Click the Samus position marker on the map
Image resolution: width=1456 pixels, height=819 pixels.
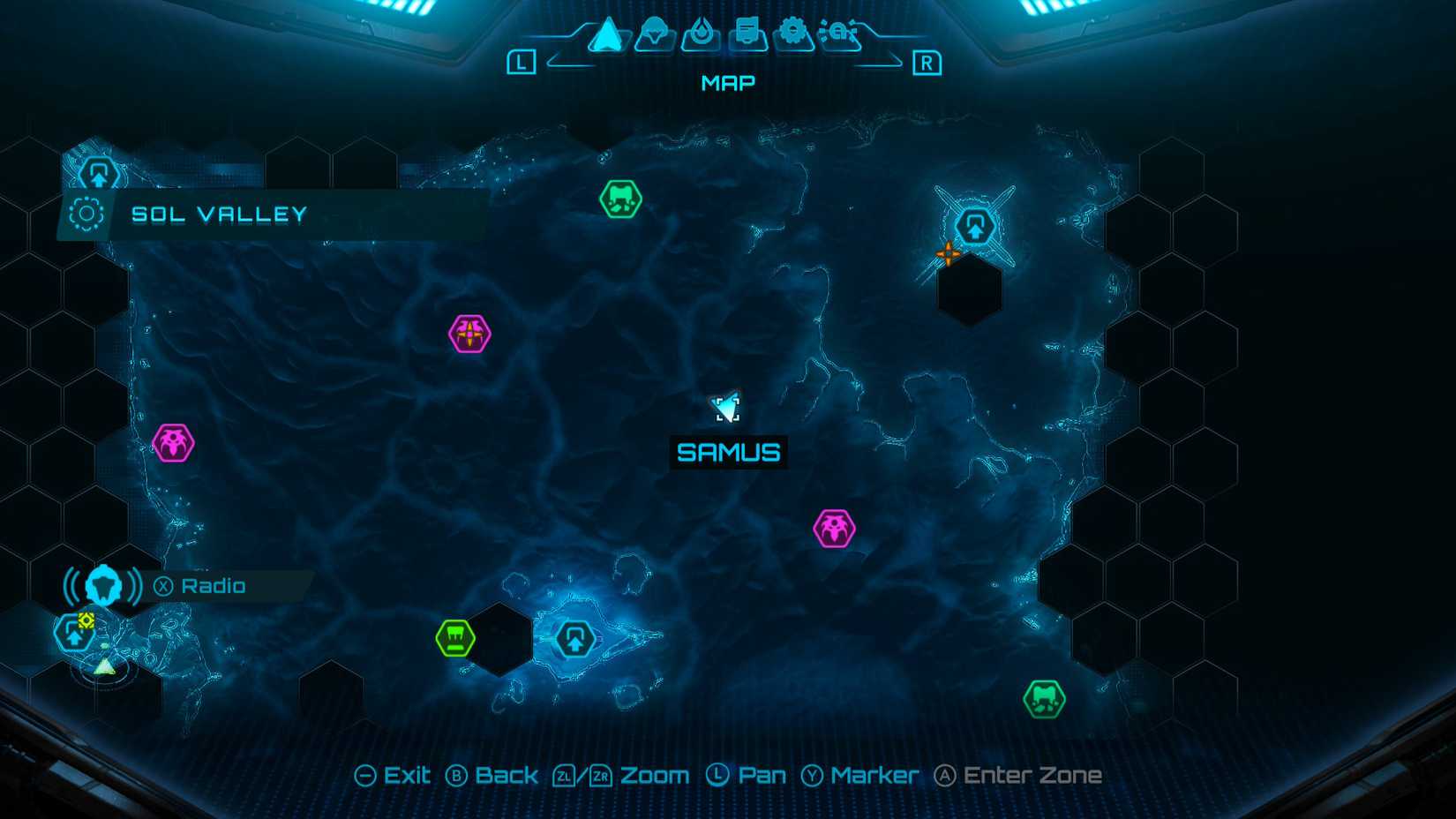click(725, 407)
